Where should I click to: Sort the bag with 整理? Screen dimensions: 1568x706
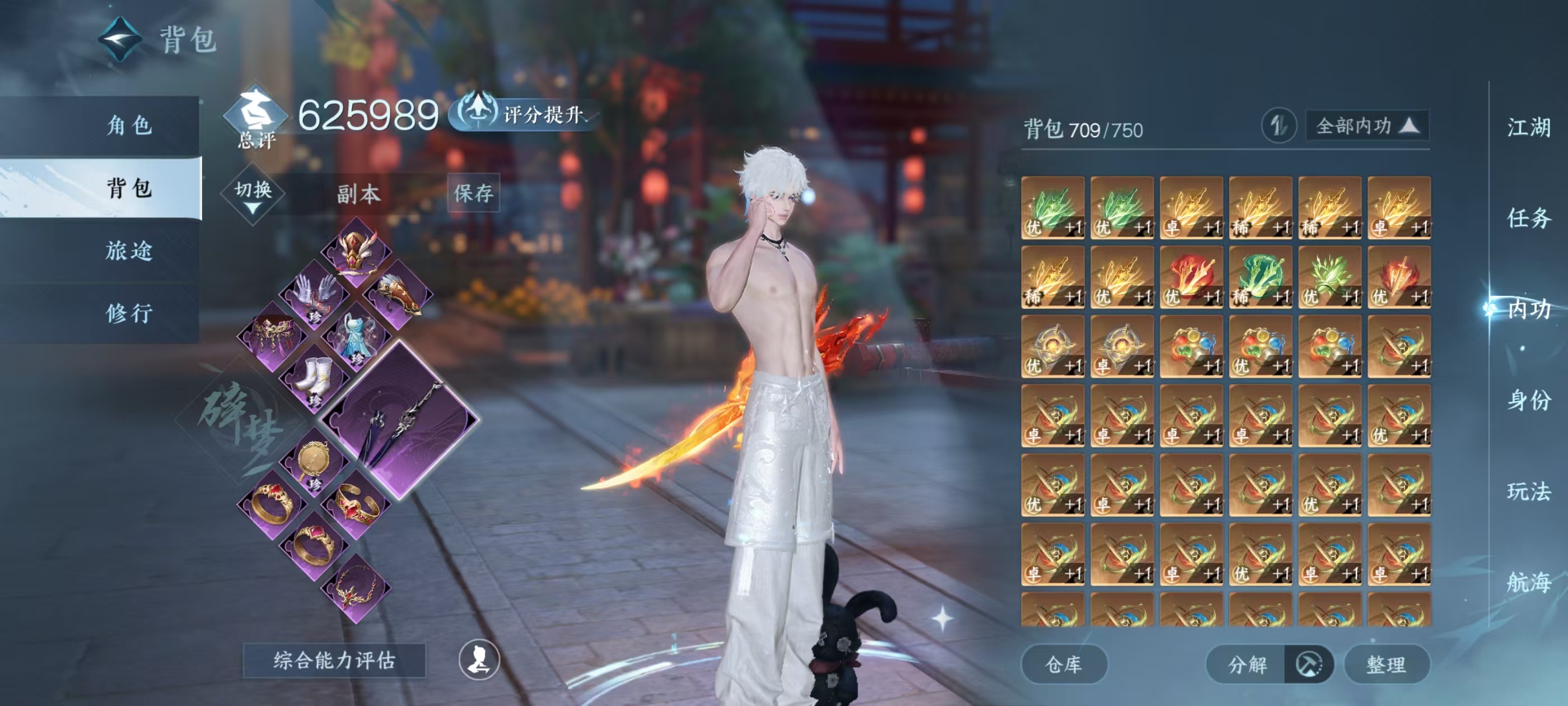point(1386,665)
